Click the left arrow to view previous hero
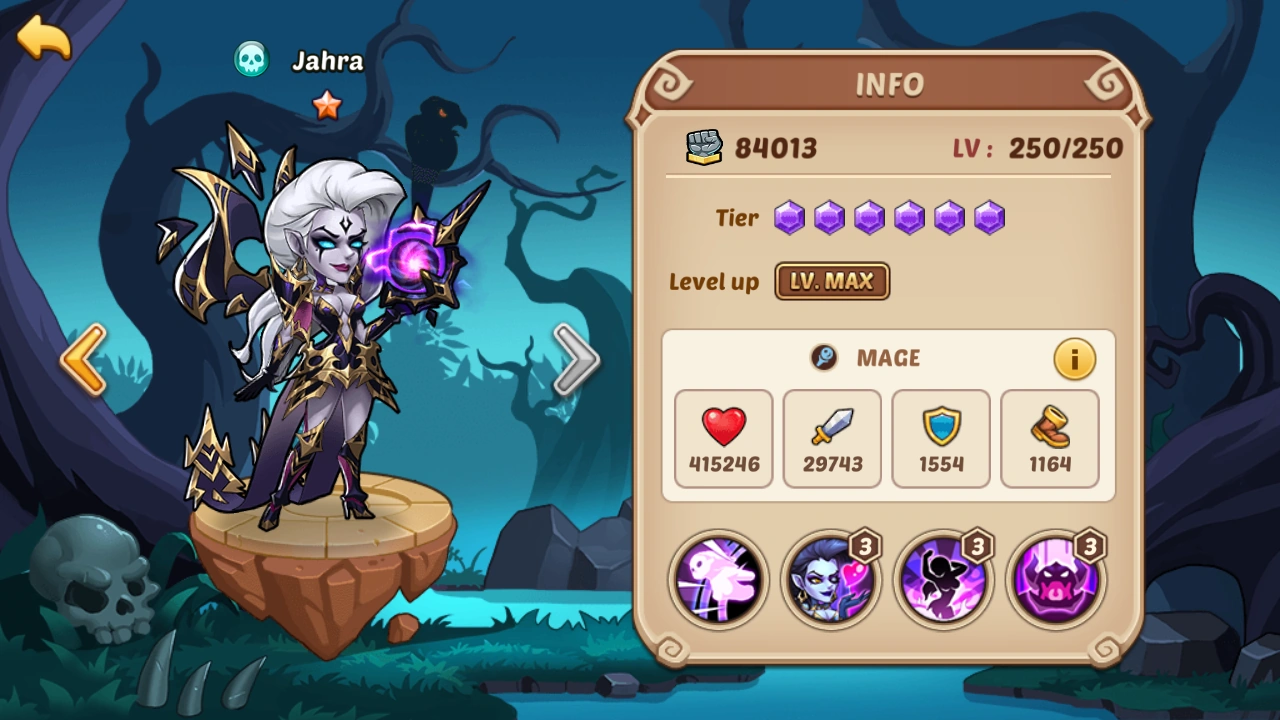 [85, 358]
